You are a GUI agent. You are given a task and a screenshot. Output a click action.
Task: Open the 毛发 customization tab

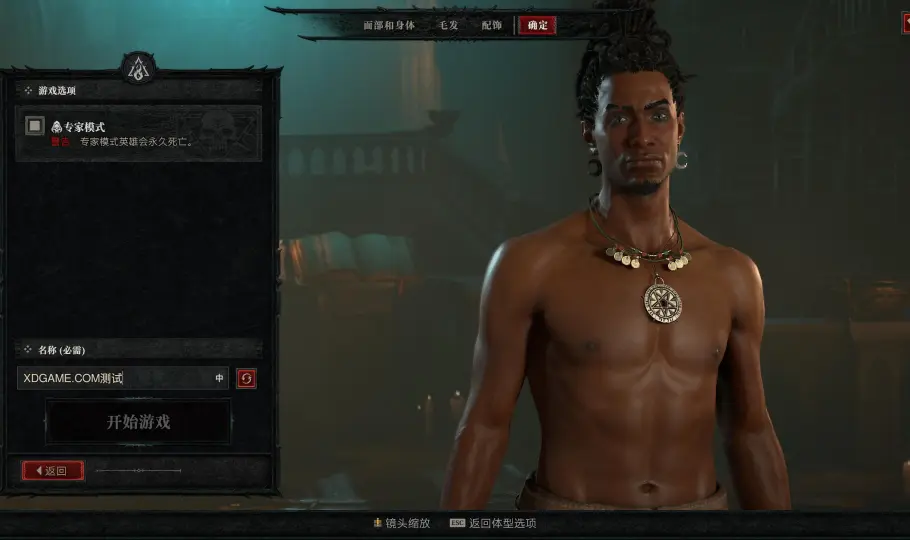pyautogui.click(x=448, y=25)
